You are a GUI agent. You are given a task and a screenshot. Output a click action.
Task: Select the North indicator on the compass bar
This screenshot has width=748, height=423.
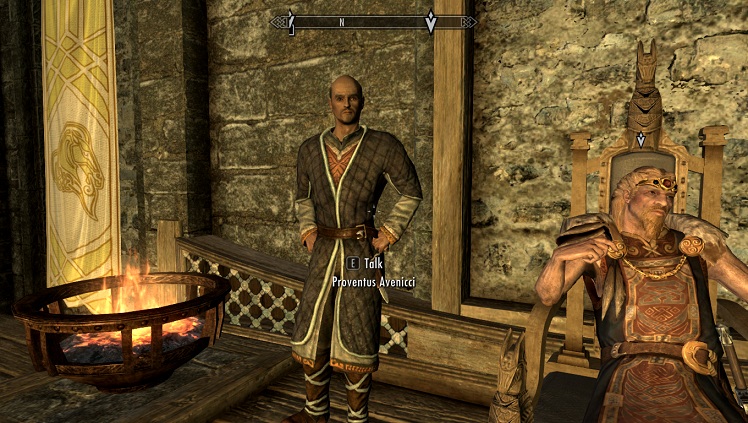(x=342, y=21)
